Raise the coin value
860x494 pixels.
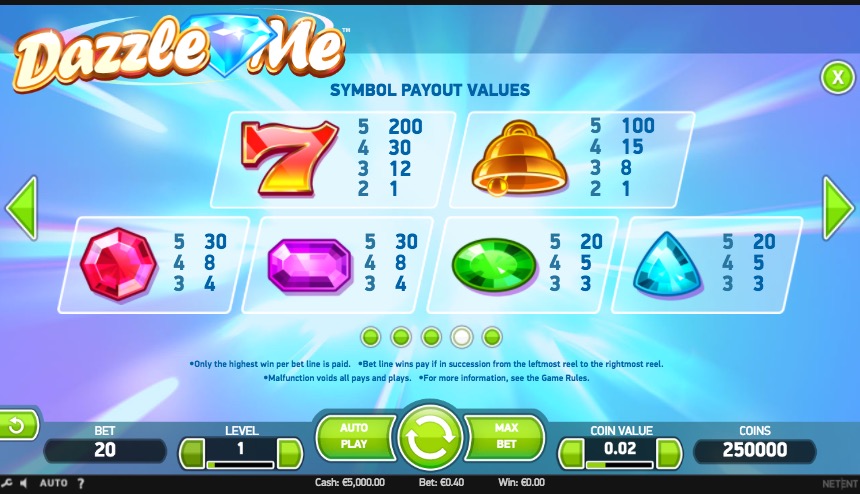point(668,454)
